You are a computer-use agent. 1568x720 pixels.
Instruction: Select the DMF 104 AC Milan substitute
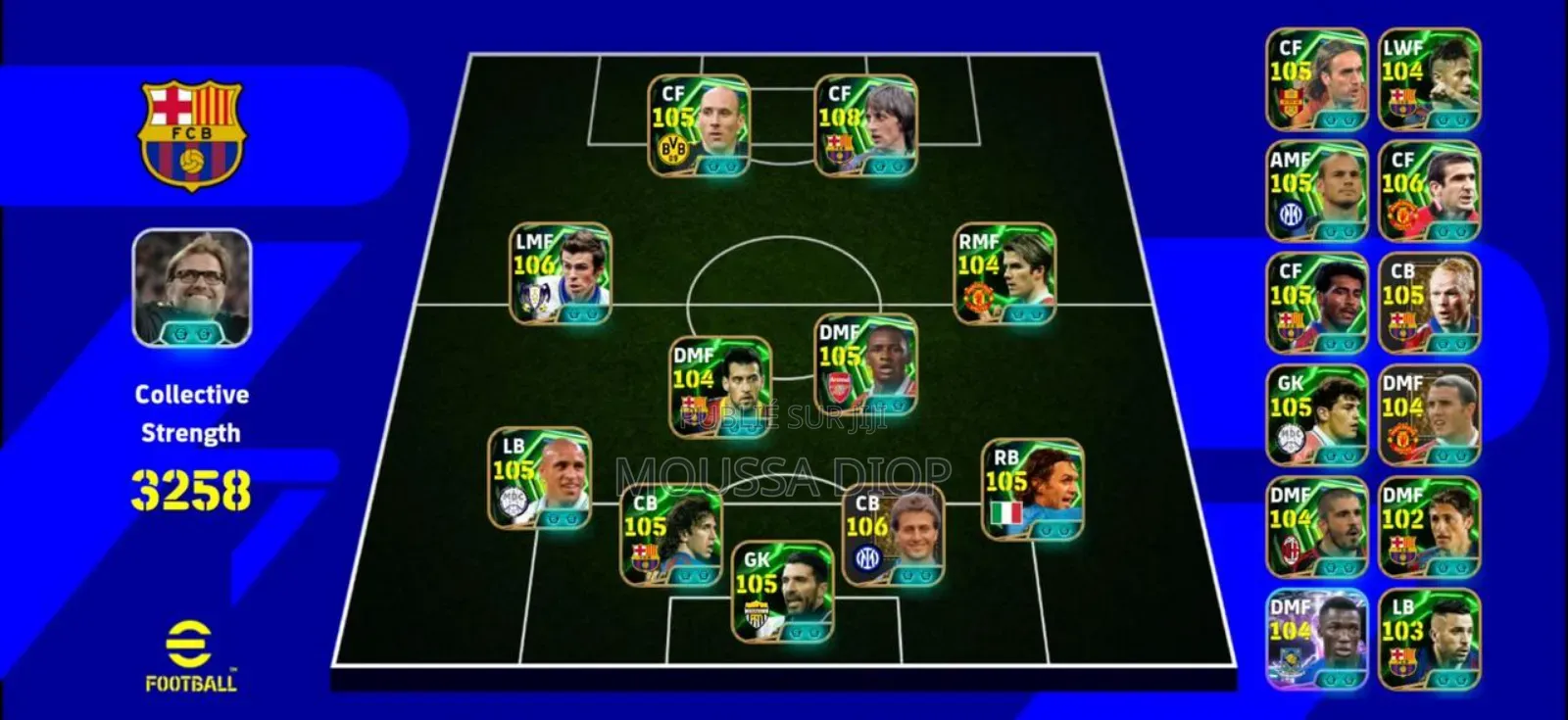[1316, 528]
